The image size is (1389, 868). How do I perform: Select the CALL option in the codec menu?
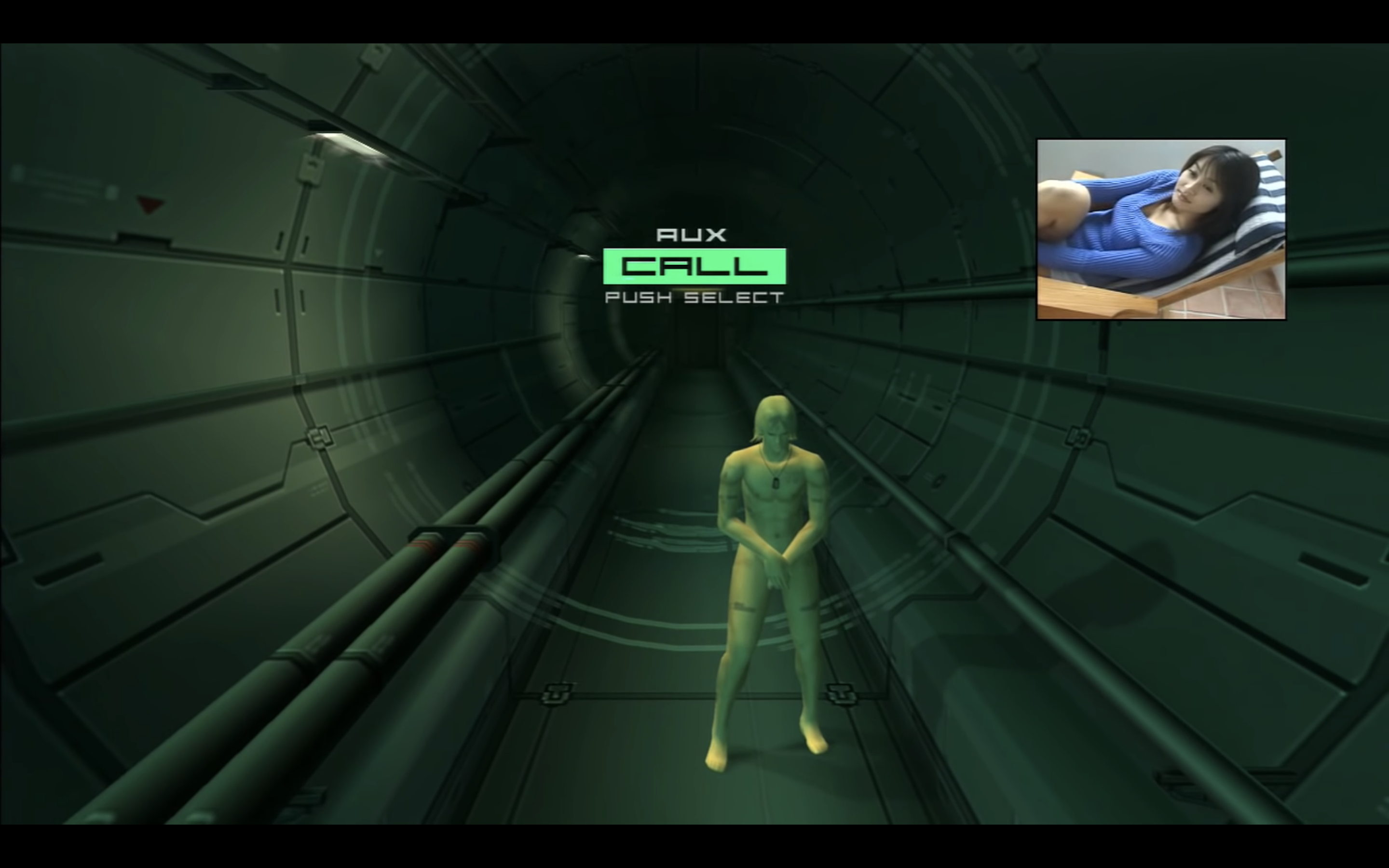pyautogui.click(x=694, y=266)
